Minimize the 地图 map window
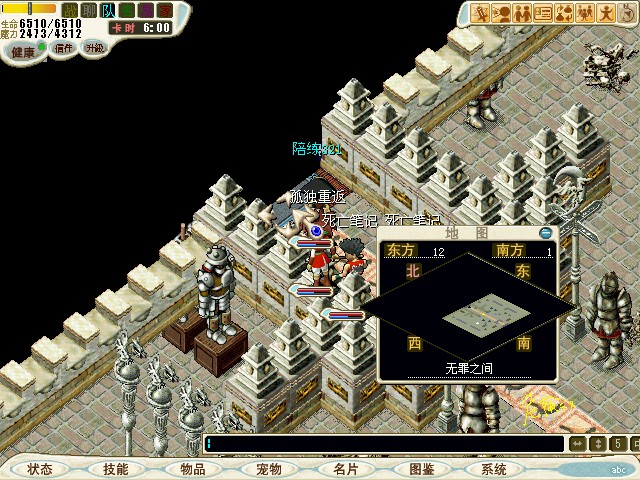Viewport: 640px width, 480px height. coord(545,232)
